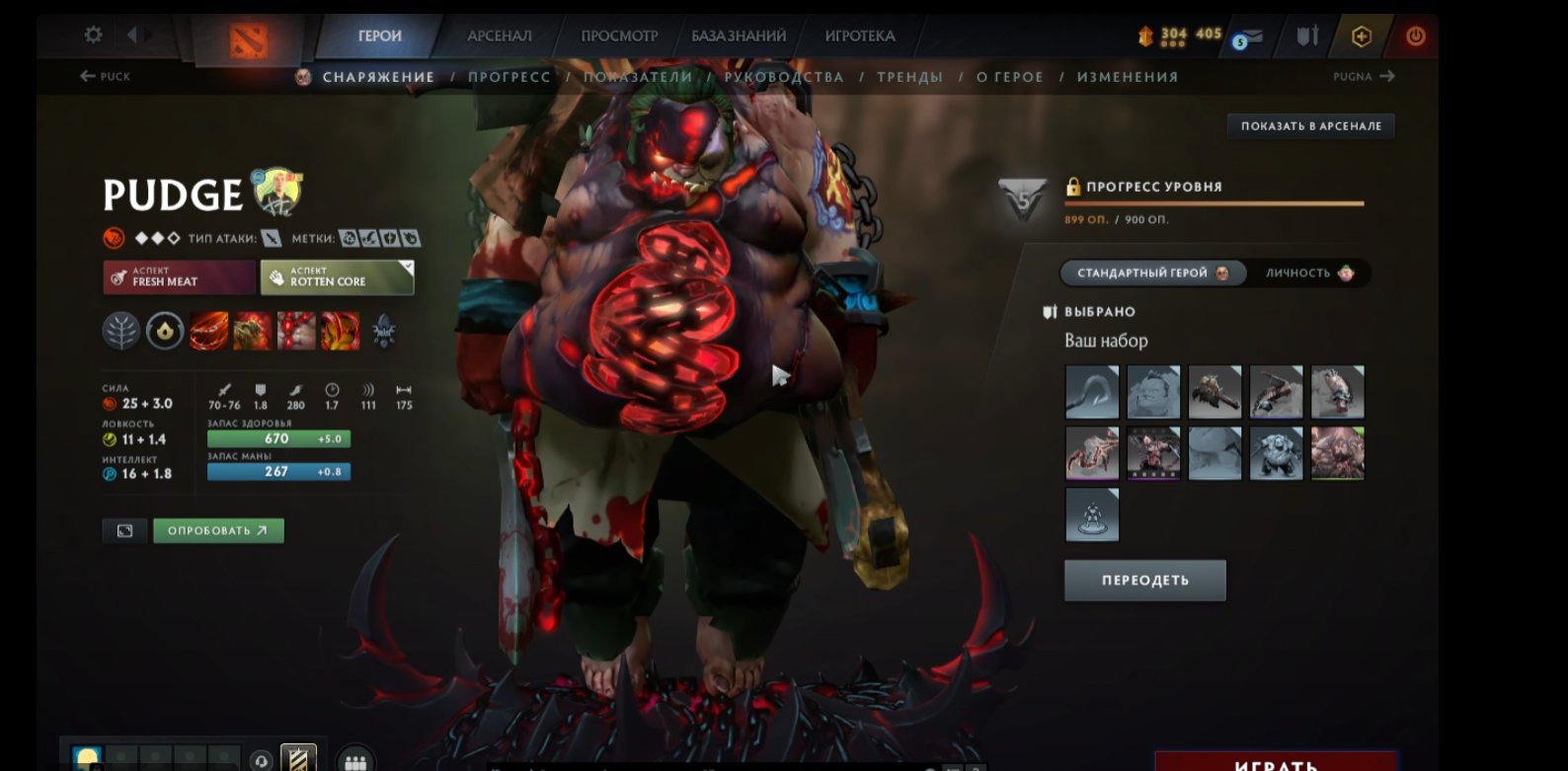Select the hook item slot
This screenshot has height=771, width=1568.
tap(1092, 392)
